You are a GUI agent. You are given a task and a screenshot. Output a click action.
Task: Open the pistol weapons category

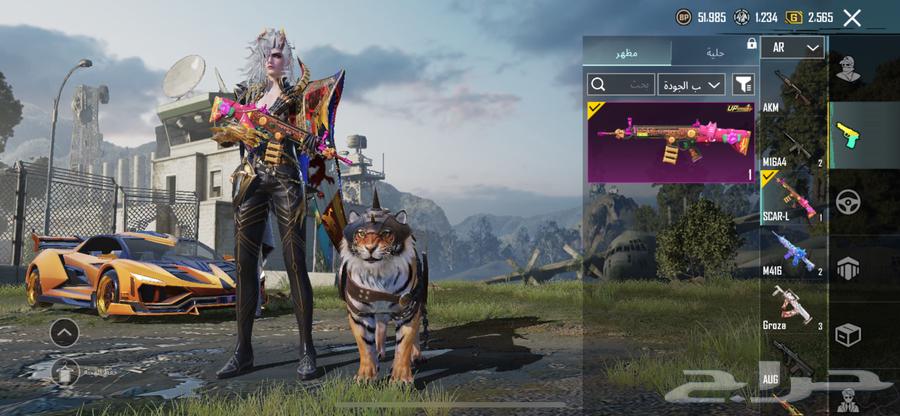point(847,133)
